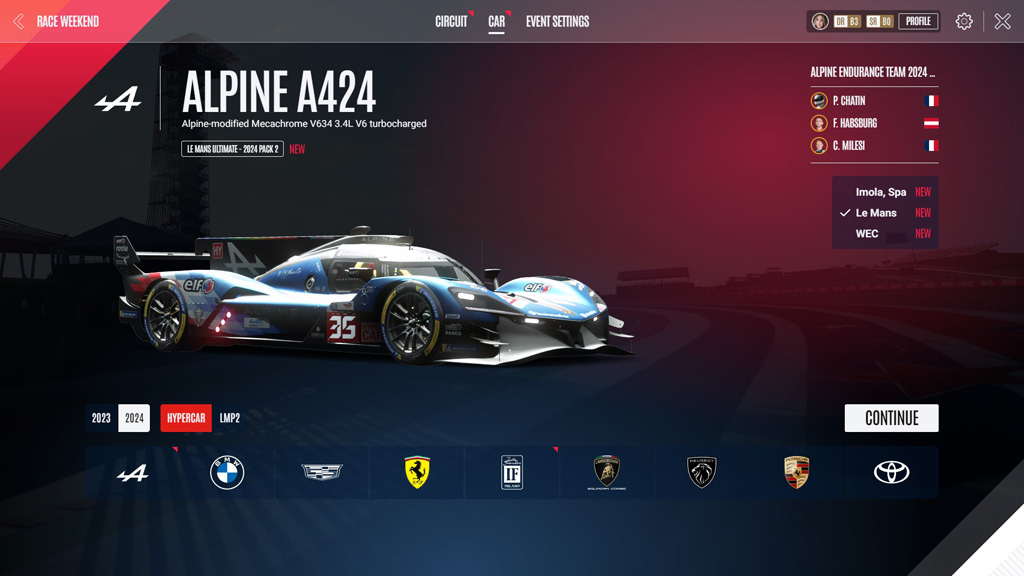Select the Imola, Spa livery option
The height and width of the screenshot is (576, 1024).
tap(881, 192)
